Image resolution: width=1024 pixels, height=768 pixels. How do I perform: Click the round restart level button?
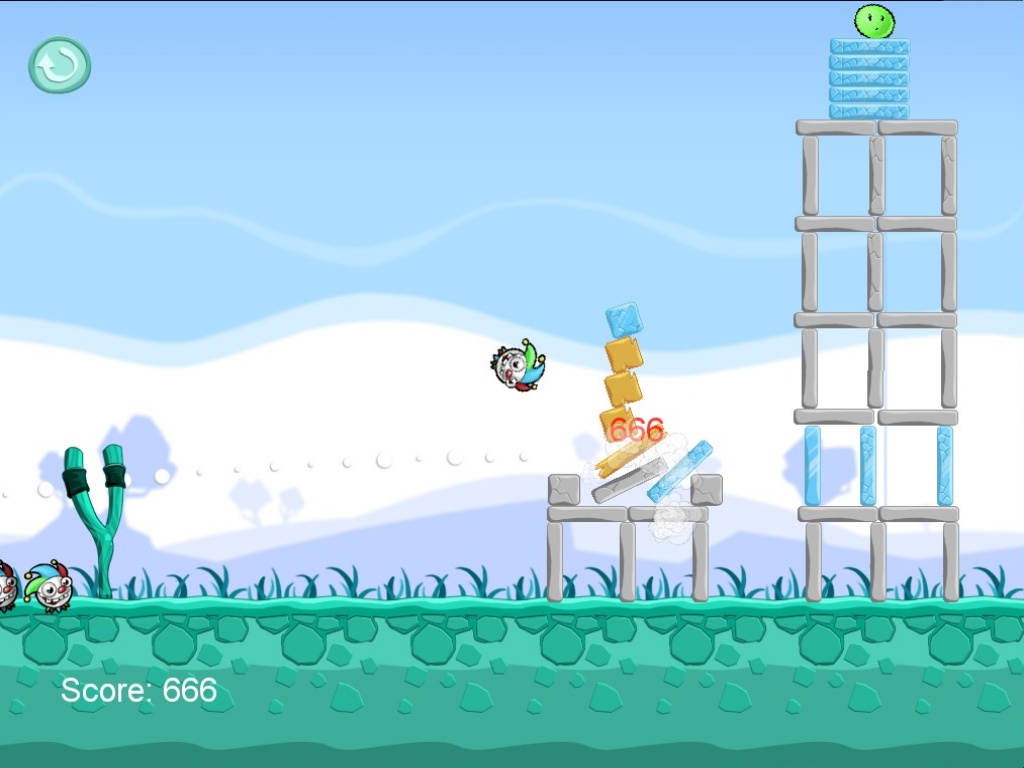(59, 65)
